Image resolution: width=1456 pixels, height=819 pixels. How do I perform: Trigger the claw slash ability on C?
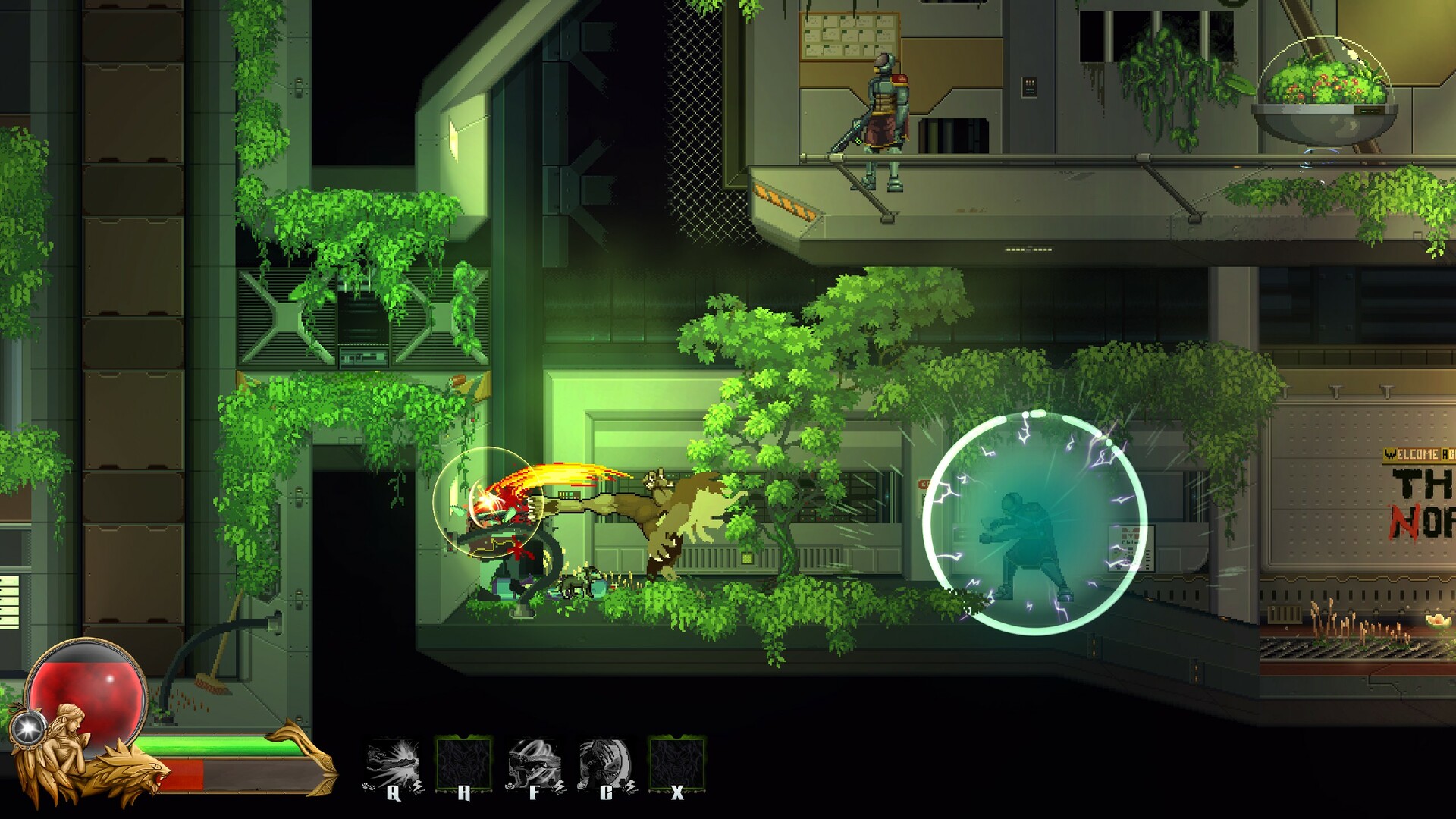click(x=605, y=764)
